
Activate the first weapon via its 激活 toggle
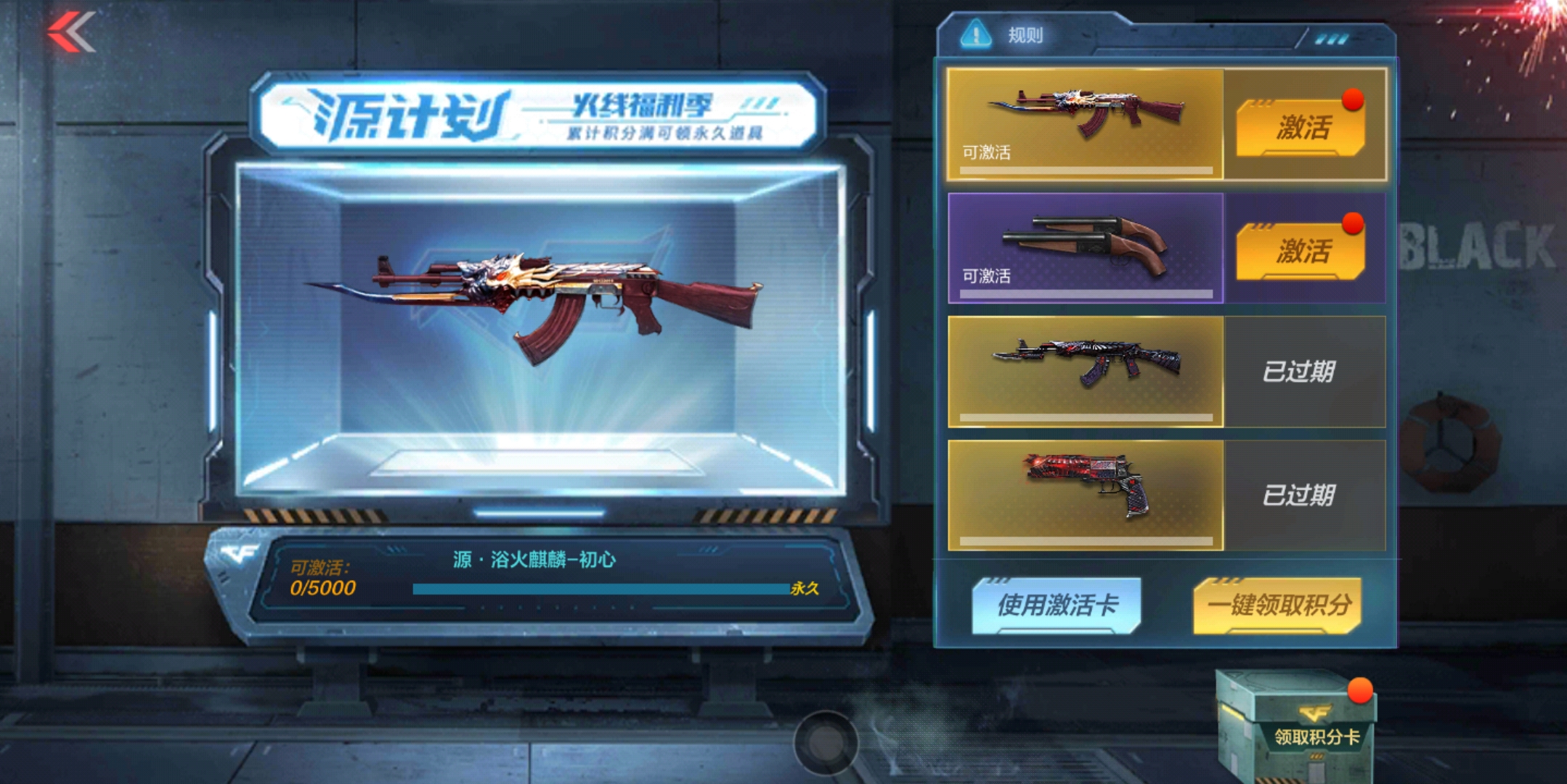(1303, 128)
